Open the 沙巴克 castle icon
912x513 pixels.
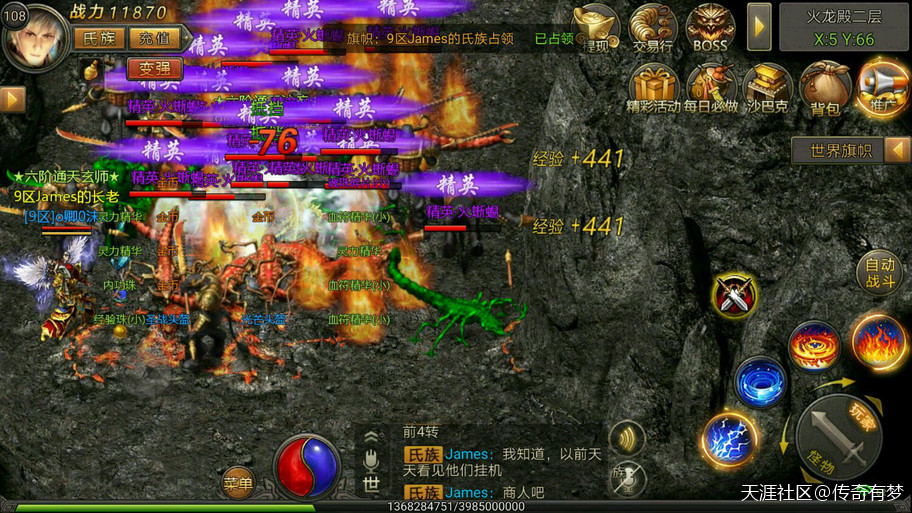tap(768, 88)
